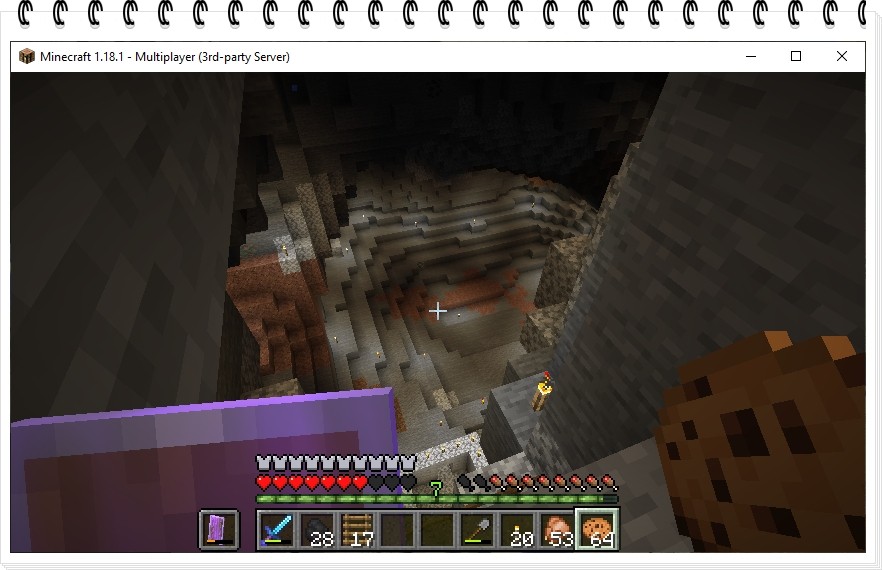Click the purple shield offhand slot

[219, 528]
